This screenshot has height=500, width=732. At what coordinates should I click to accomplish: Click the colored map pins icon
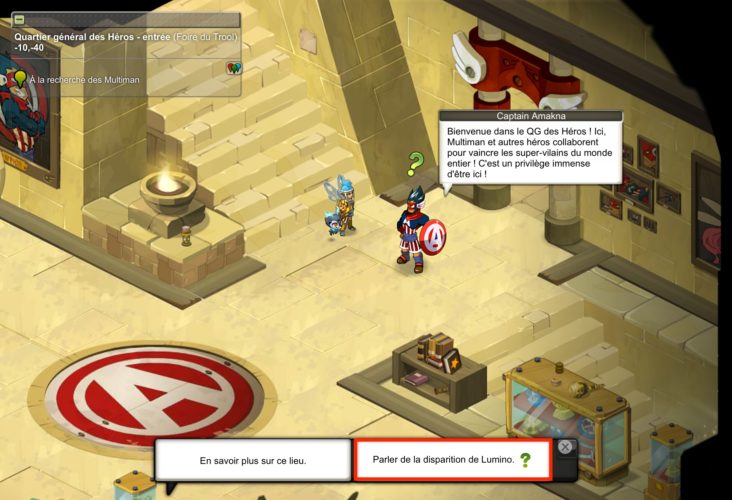tap(233, 68)
